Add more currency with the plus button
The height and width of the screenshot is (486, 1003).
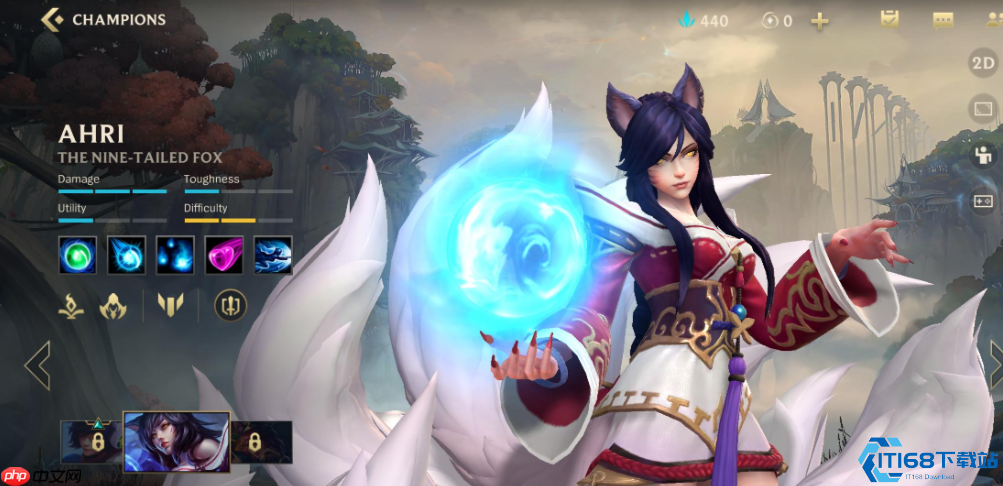[x=820, y=20]
